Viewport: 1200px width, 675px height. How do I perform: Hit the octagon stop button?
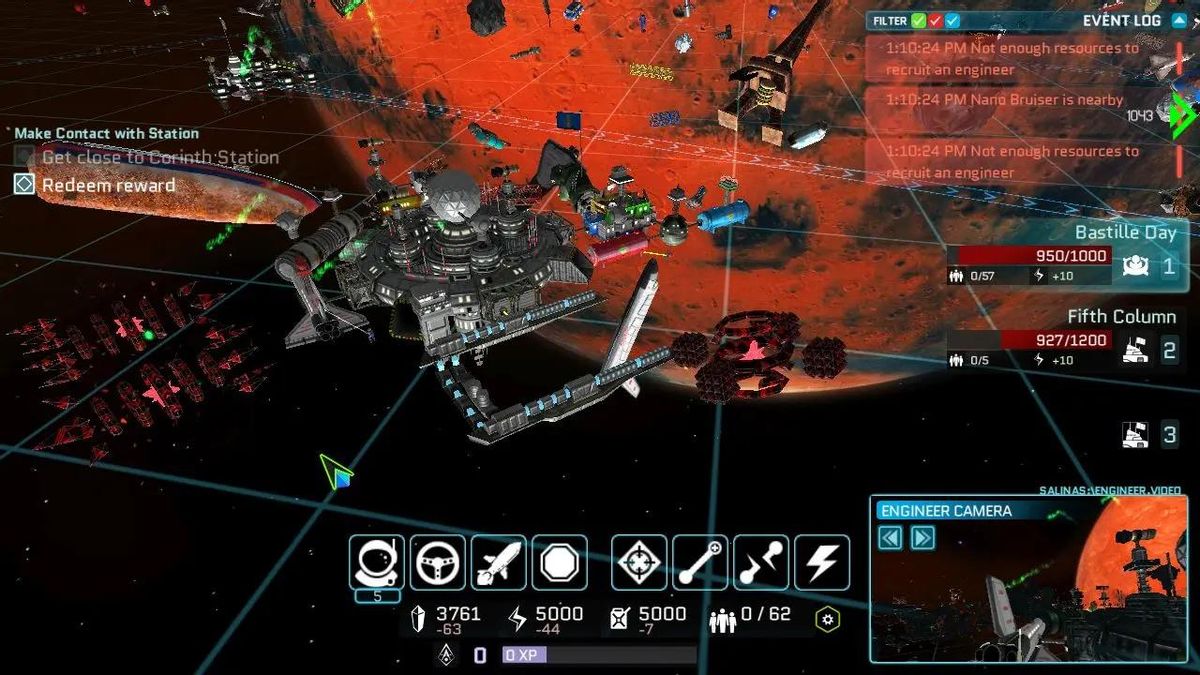tap(560, 562)
